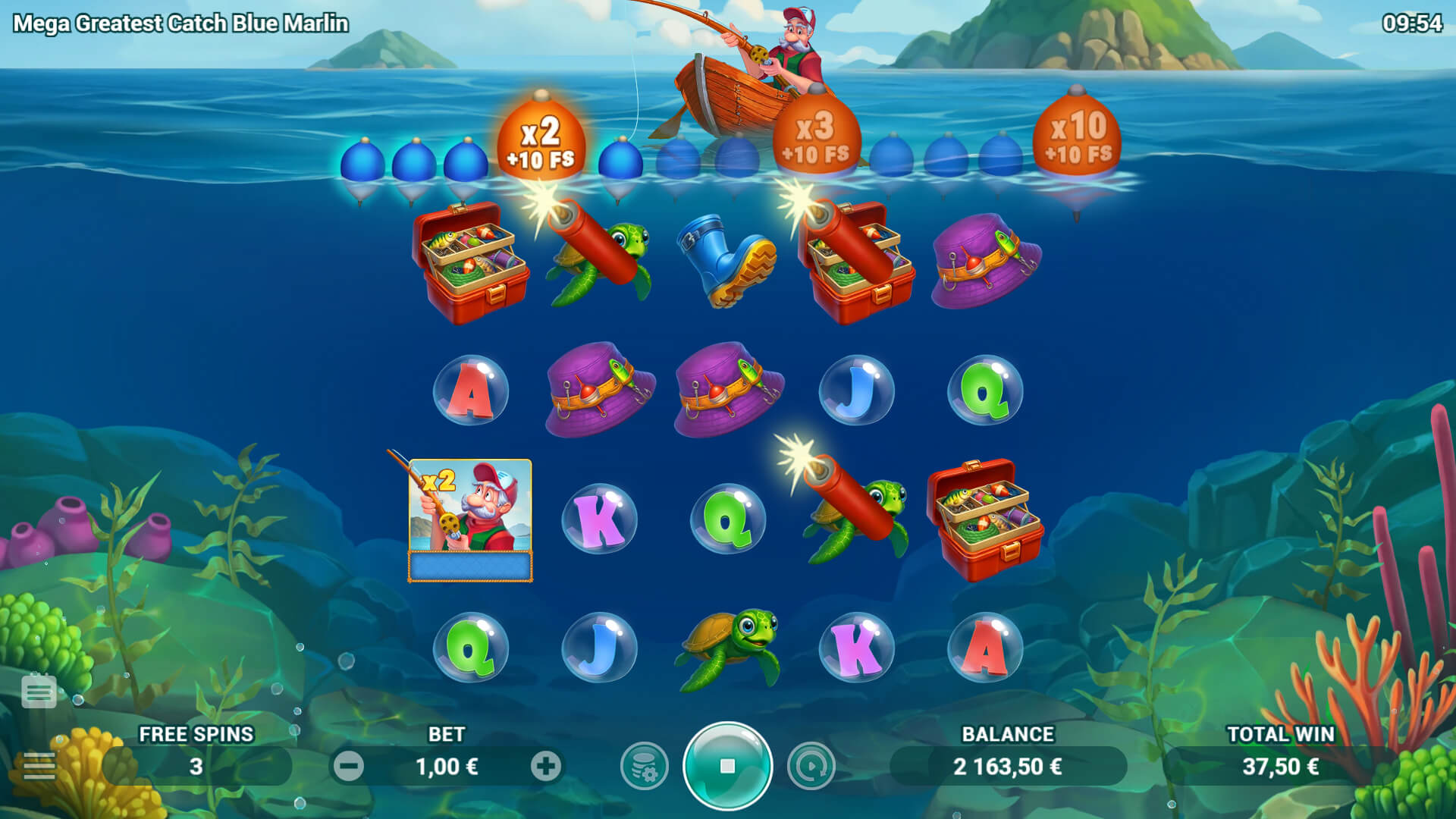Decrease the bet with the minus button
This screenshot has height=819, width=1456.
tap(349, 767)
